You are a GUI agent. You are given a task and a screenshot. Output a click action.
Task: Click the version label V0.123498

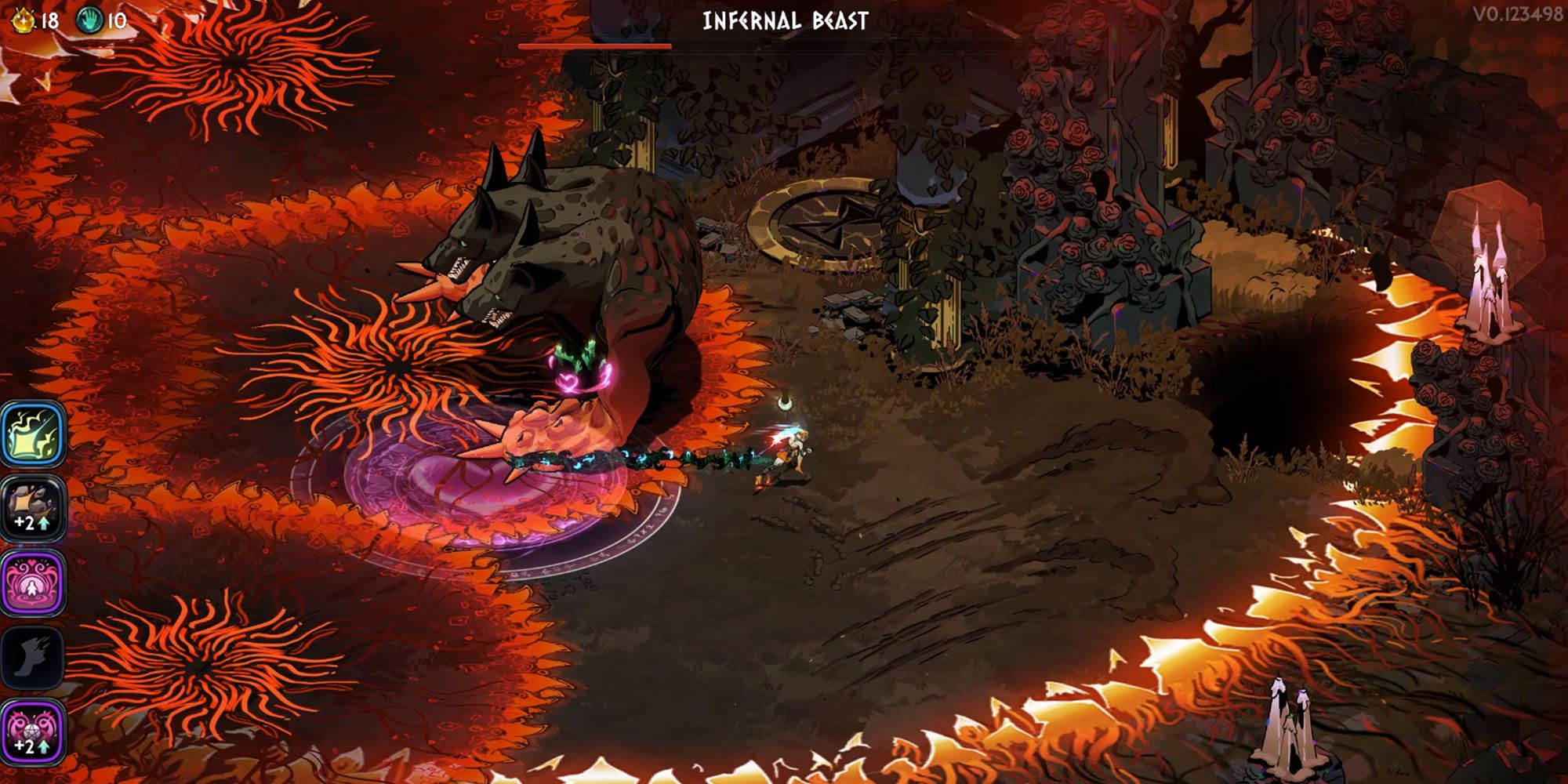1521,13
